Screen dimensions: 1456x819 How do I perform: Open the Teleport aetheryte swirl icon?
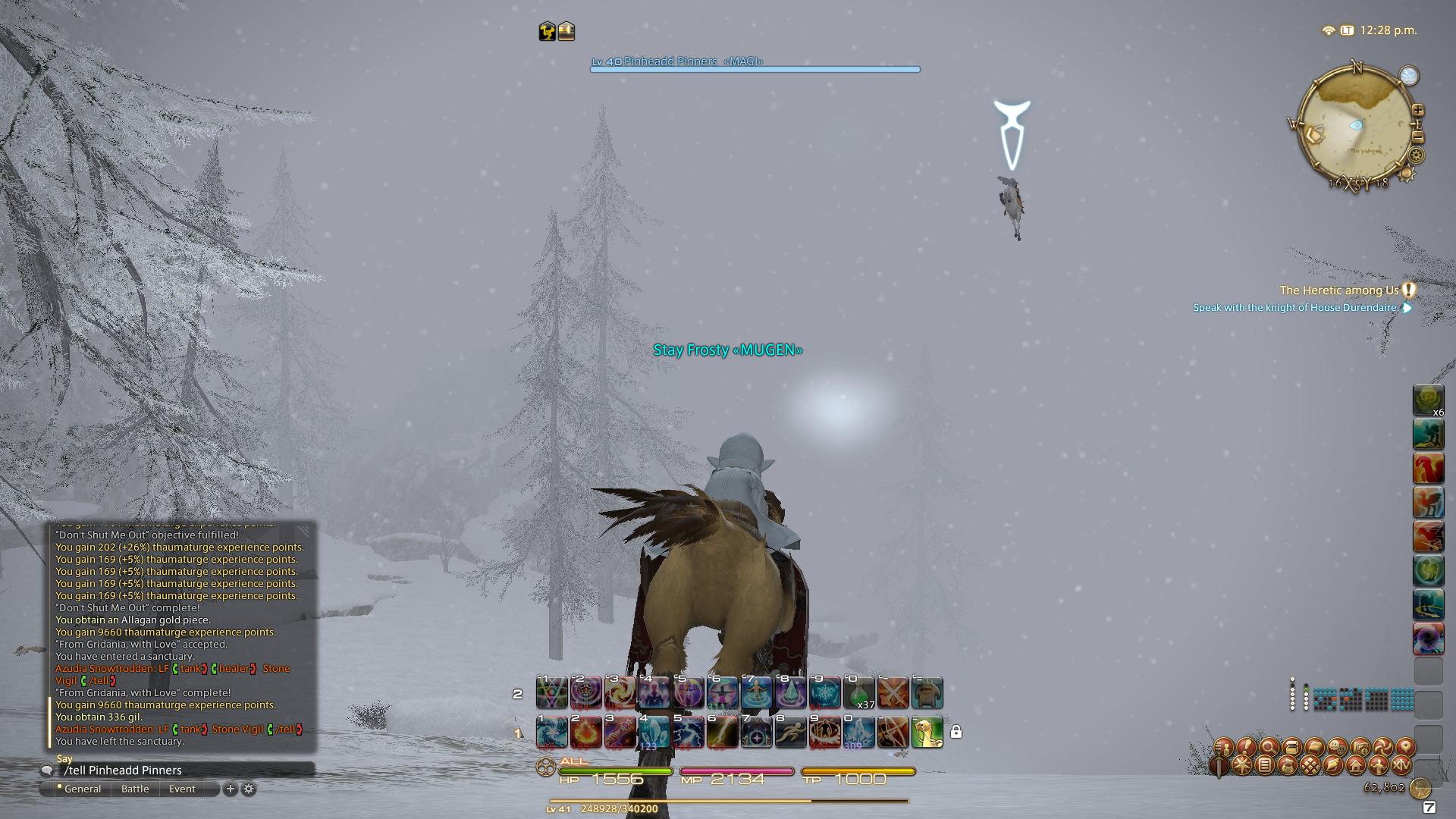(1384, 747)
